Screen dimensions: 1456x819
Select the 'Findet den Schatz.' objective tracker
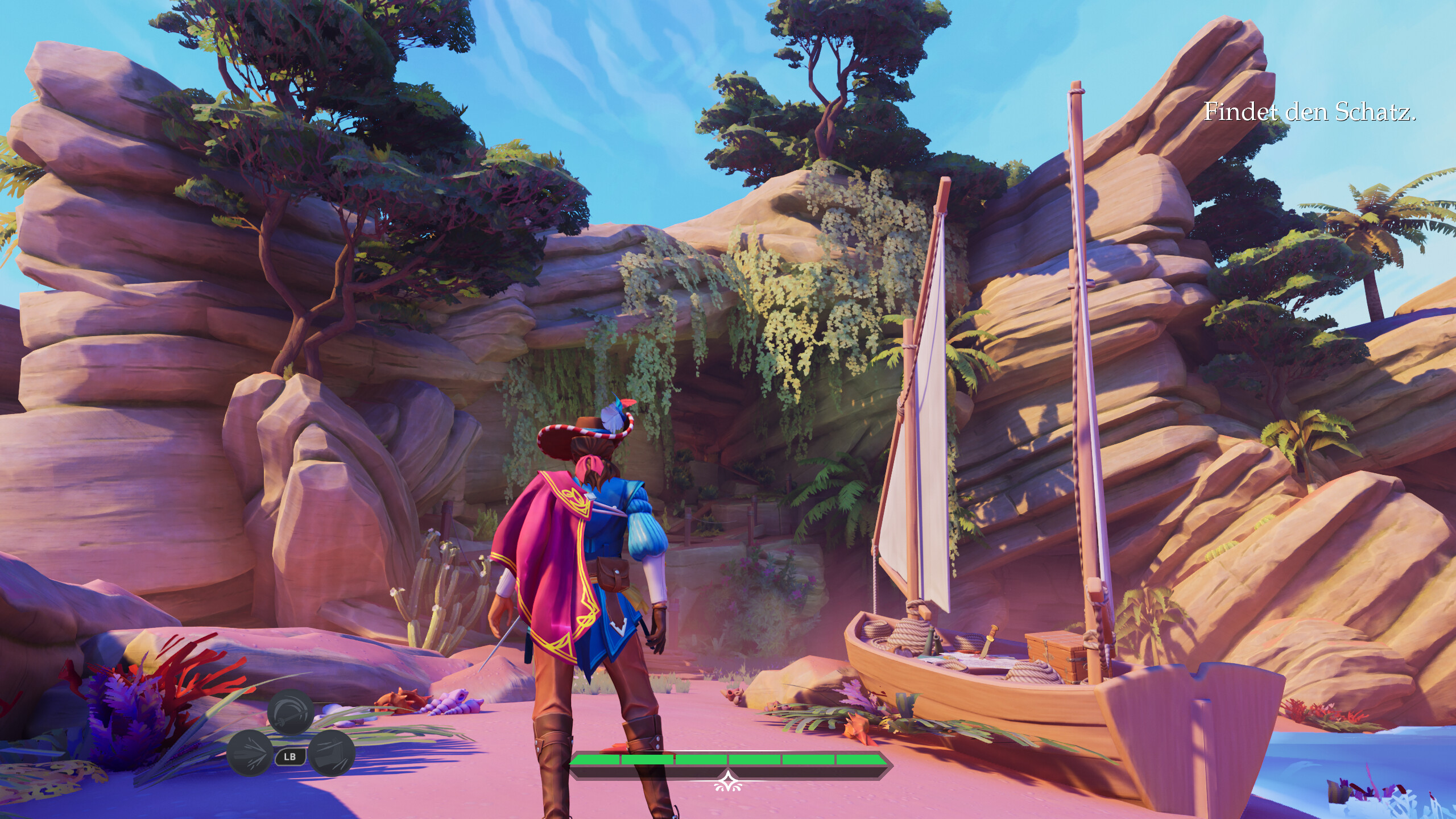point(1309,129)
